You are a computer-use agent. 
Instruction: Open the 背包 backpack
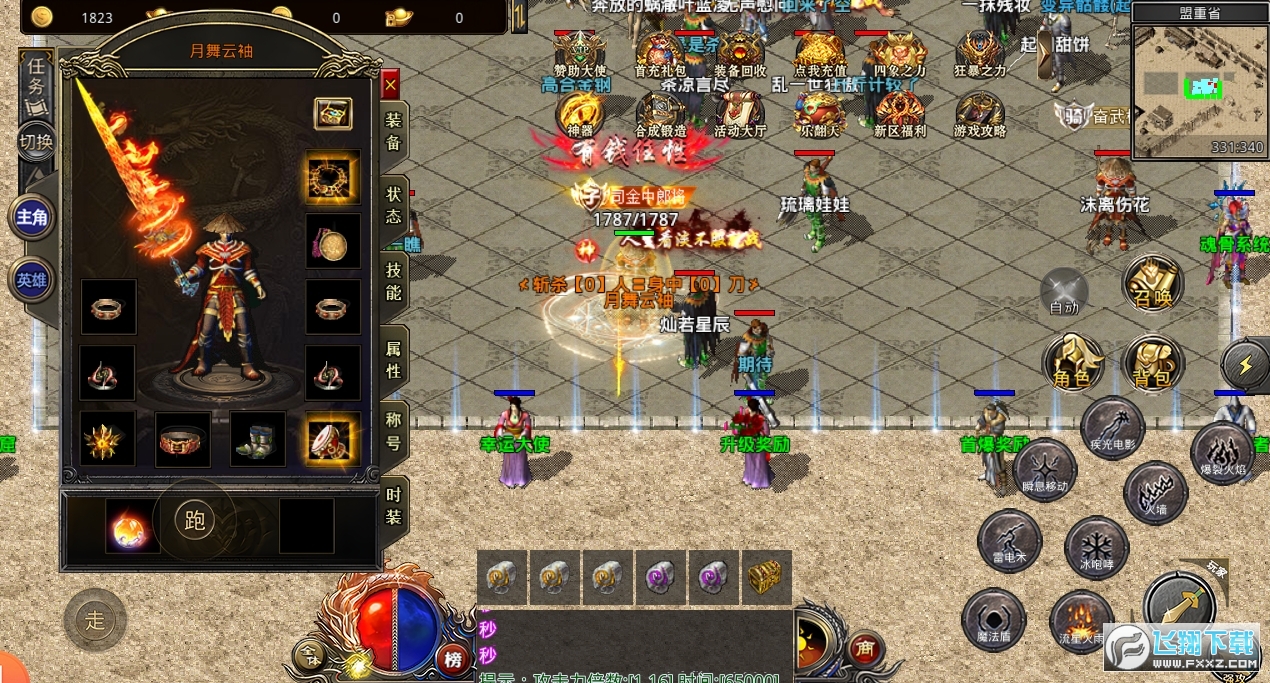tap(1153, 365)
